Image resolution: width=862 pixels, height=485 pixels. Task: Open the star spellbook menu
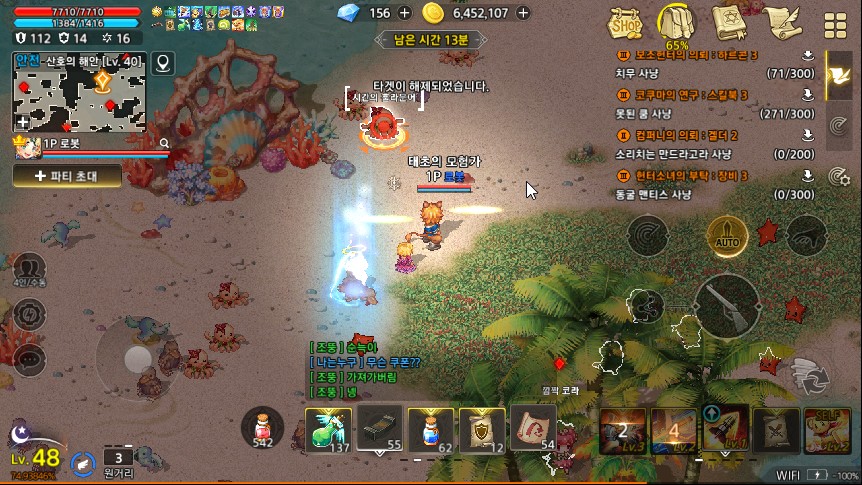click(730, 22)
